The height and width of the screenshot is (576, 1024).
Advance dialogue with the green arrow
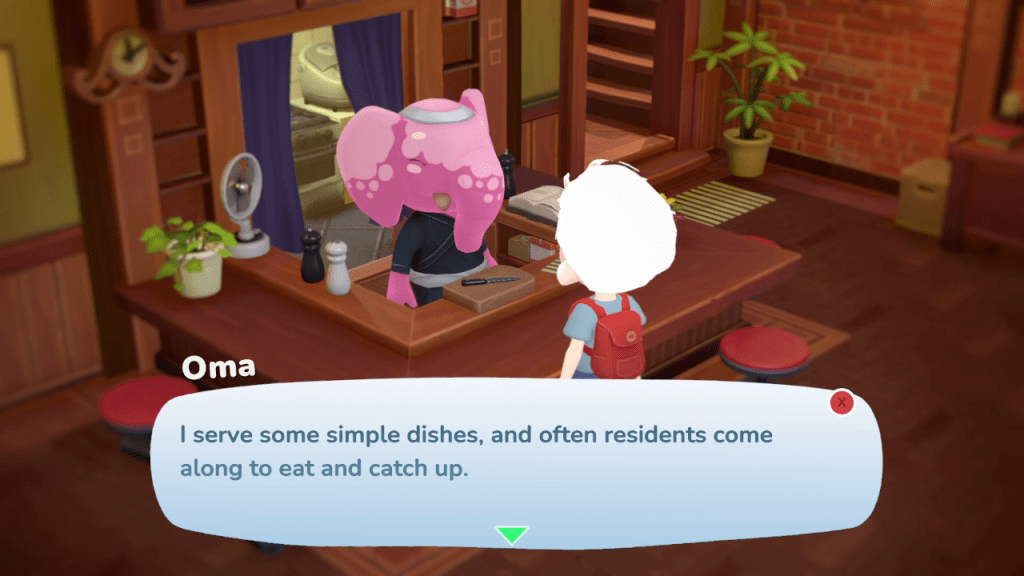pyautogui.click(x=512, y=535)
